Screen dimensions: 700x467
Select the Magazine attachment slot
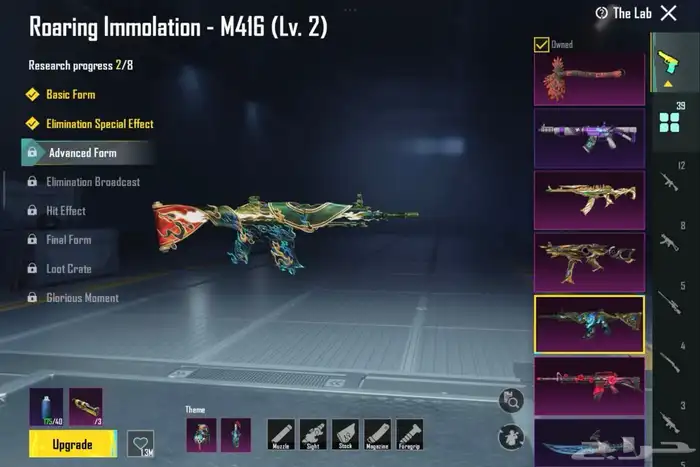pos(377,434)
